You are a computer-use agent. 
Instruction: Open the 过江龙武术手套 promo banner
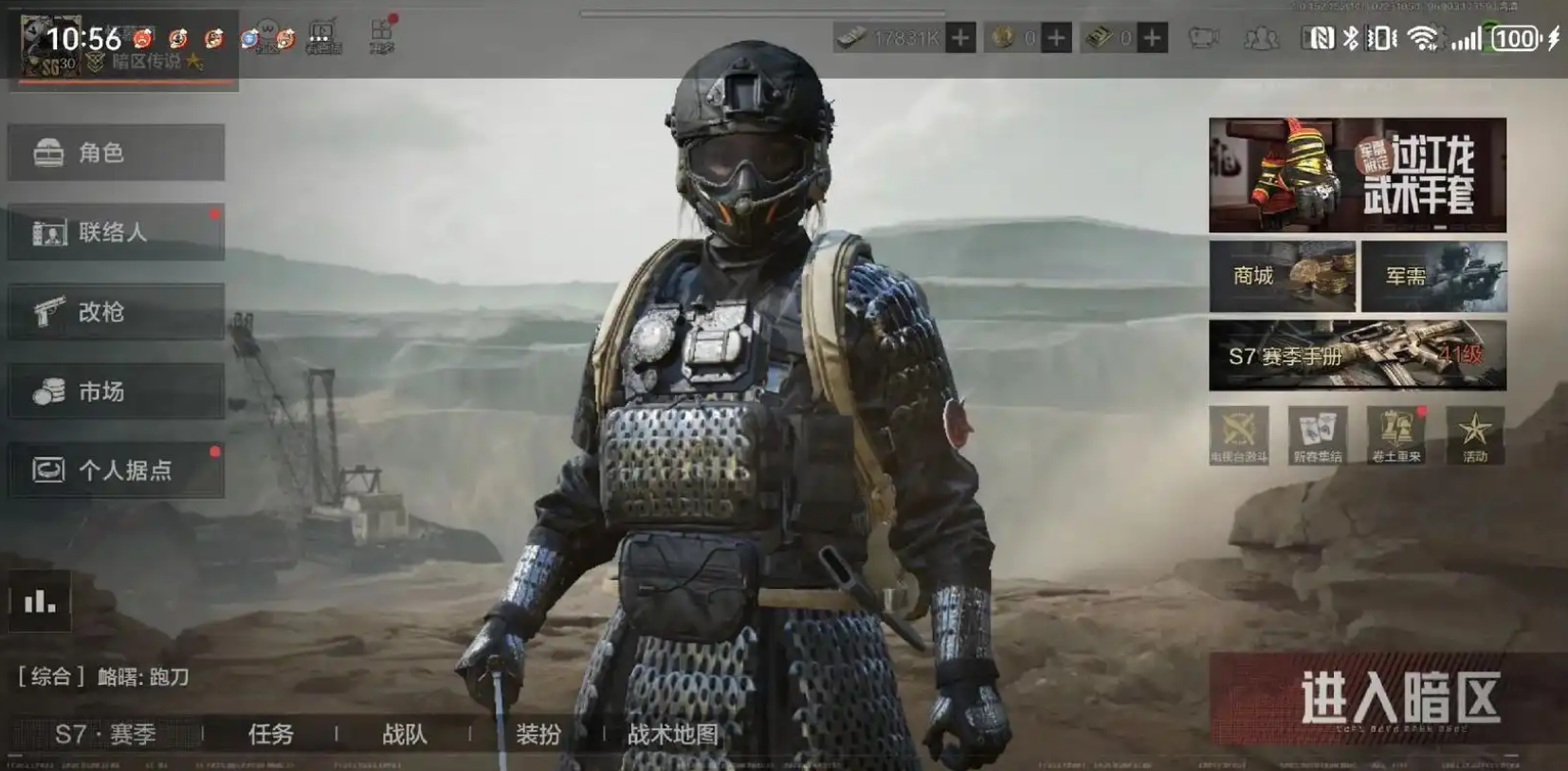[1357, 174]
